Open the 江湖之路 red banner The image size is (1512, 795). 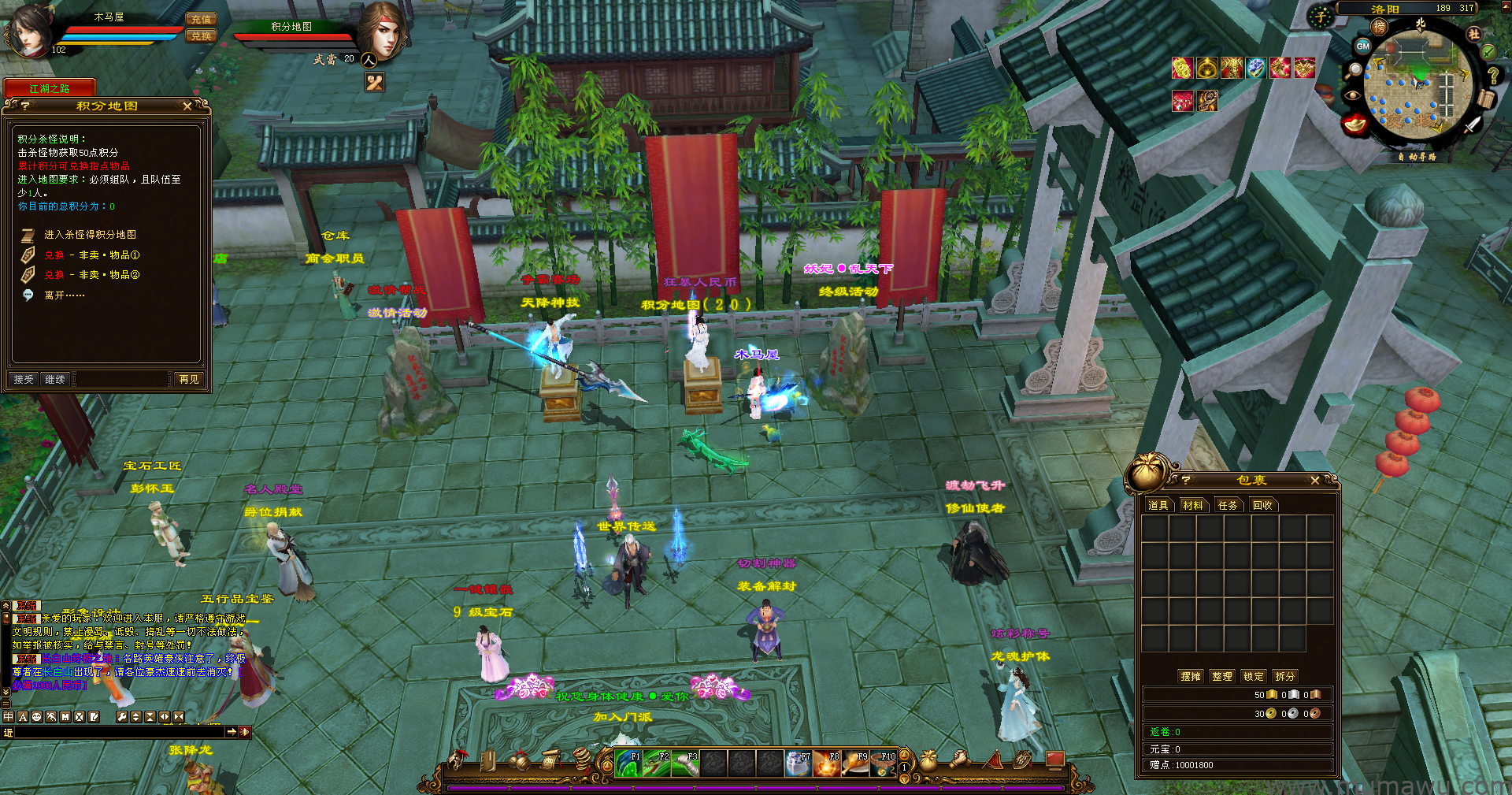click(50, 88)
